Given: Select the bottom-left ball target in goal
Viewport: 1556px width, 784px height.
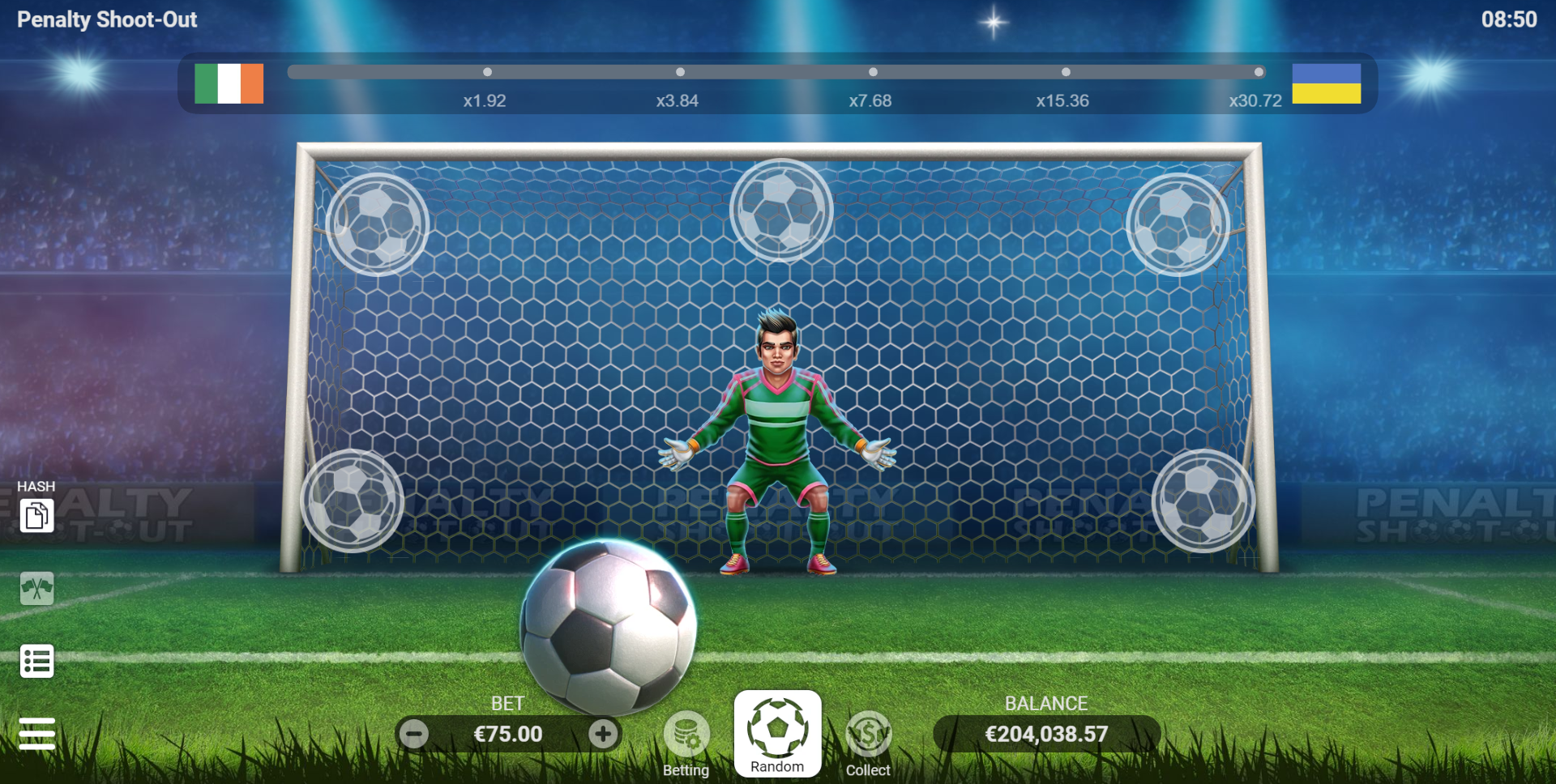Looking at the screenshot, I should 353,501.
